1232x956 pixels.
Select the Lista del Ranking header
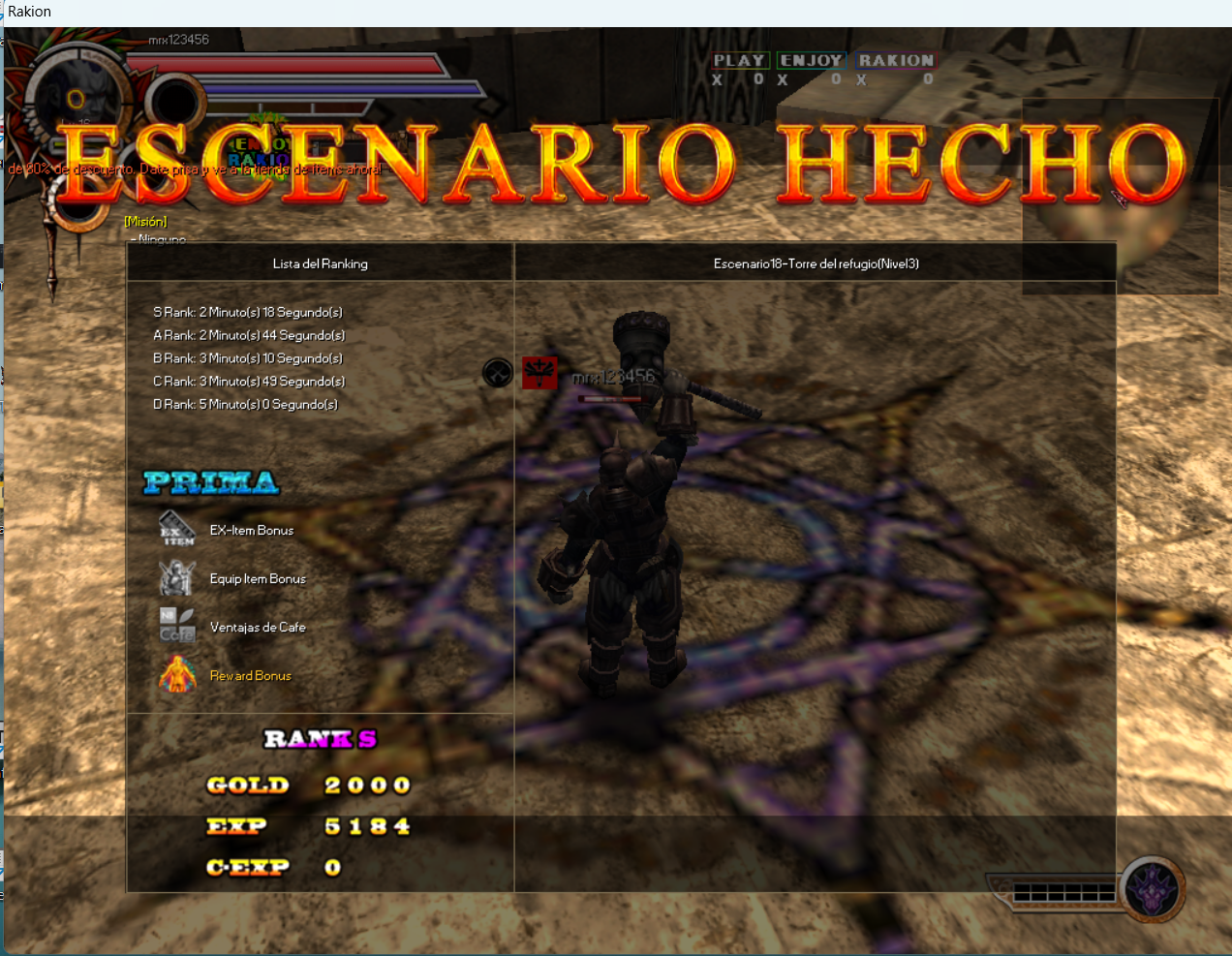coord(320,263)
